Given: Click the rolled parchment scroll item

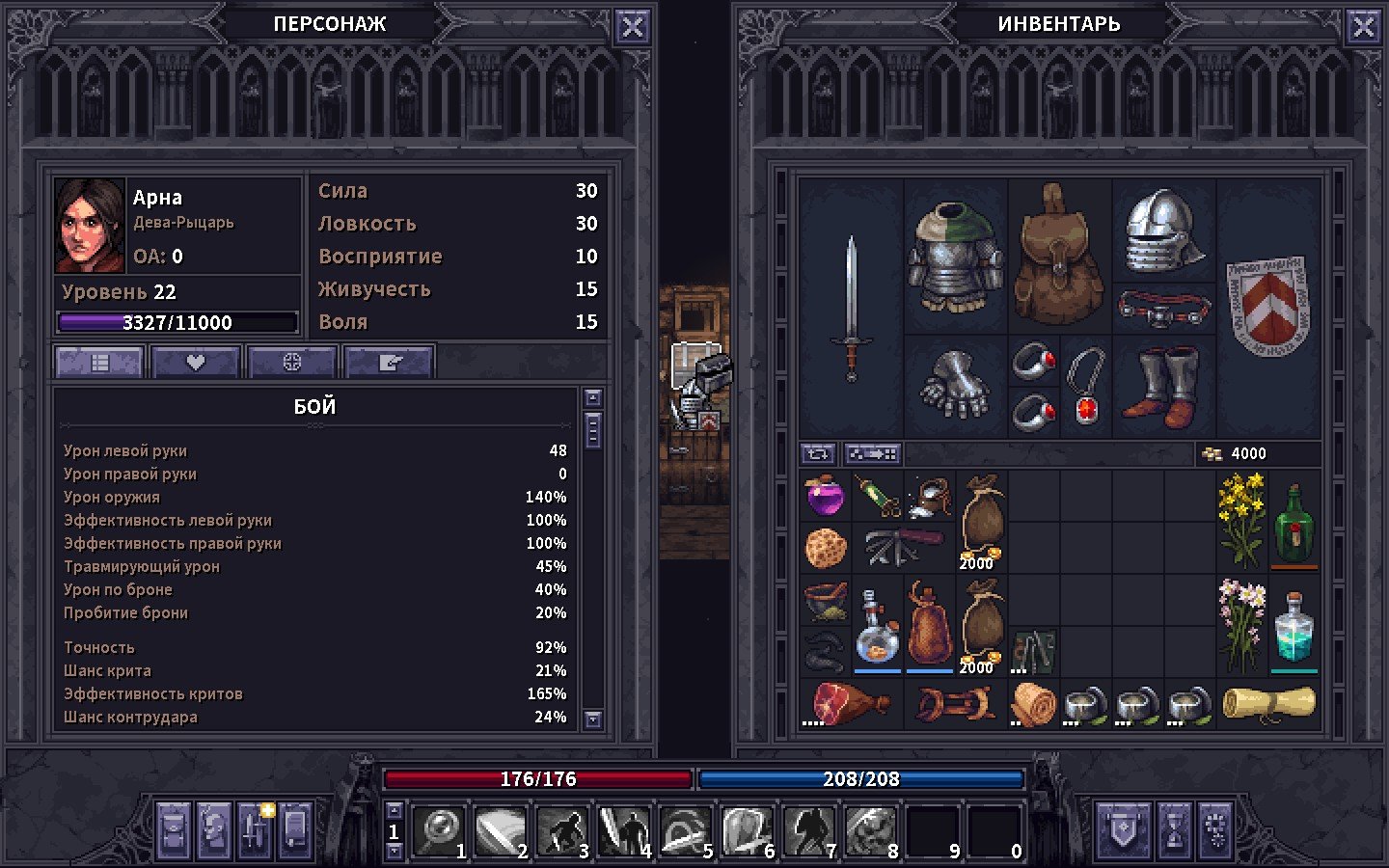Looking at the screenshot, I should (1267, 703).
